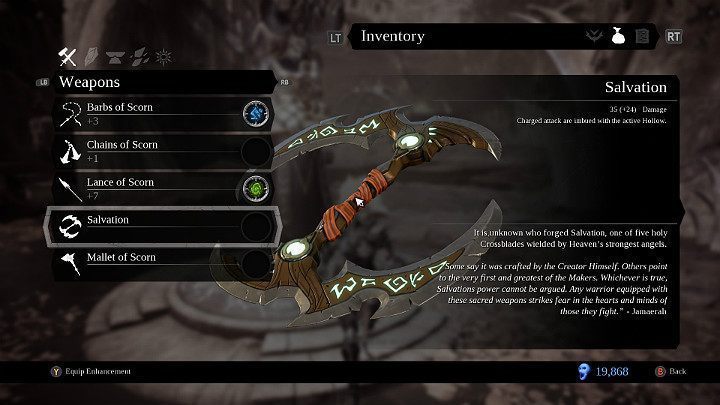Choose Chains of Scorn from the list
The image size is (720, 405).
coord(140,150)
